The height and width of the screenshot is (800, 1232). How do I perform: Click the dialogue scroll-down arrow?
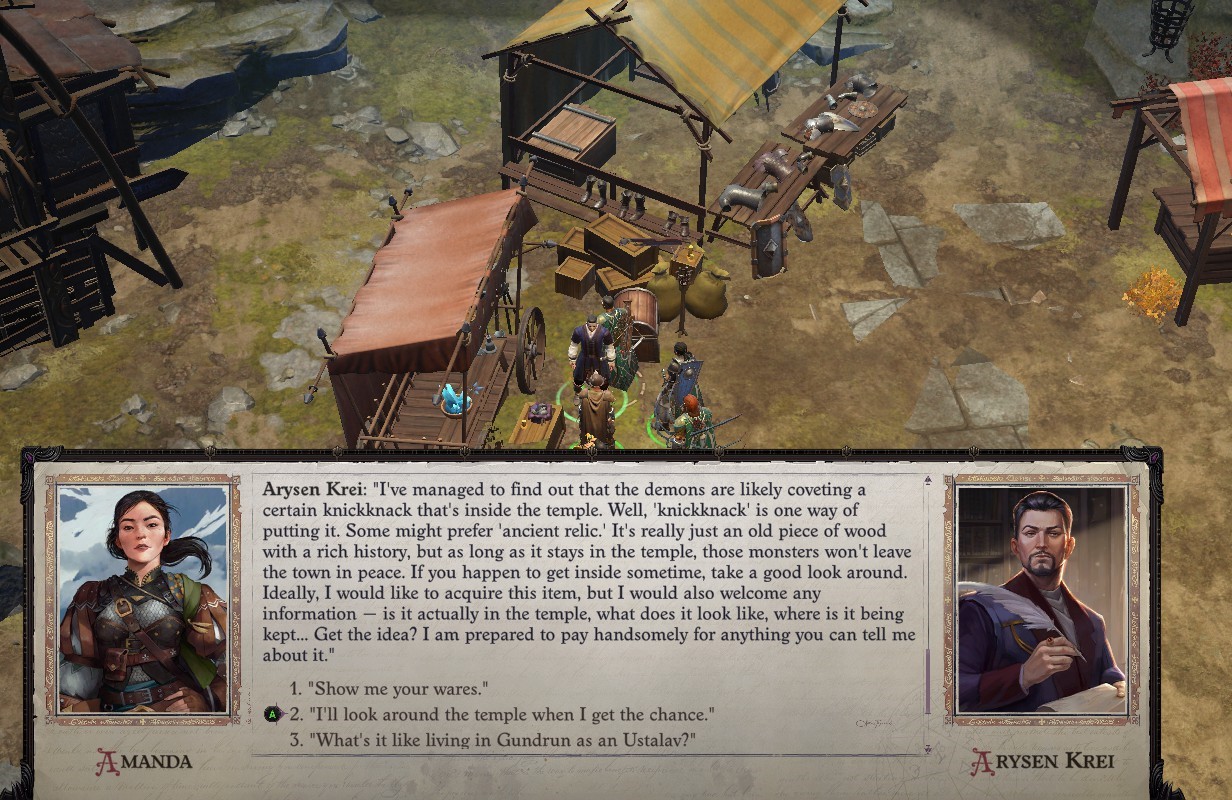927,748
